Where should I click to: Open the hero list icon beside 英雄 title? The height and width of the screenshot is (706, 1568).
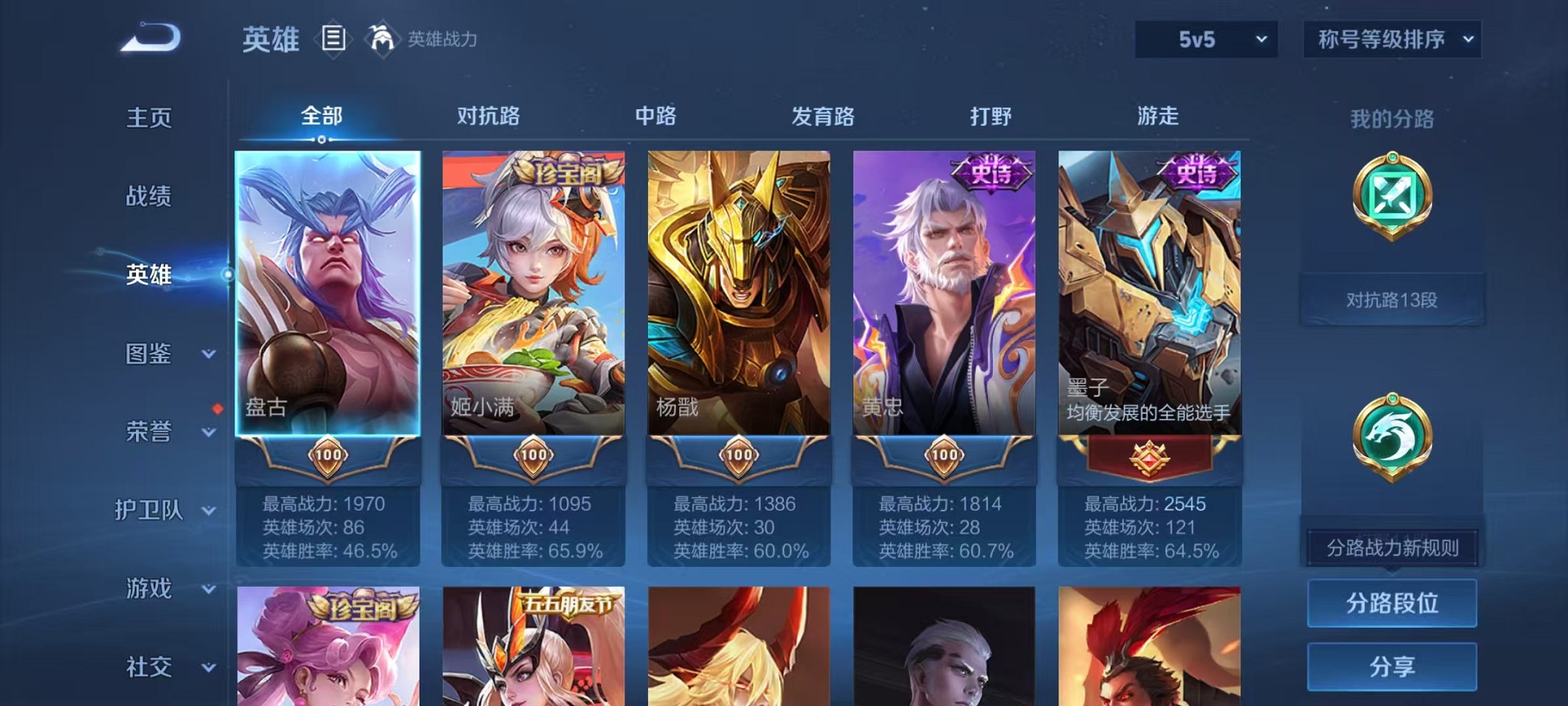[334, 39]
